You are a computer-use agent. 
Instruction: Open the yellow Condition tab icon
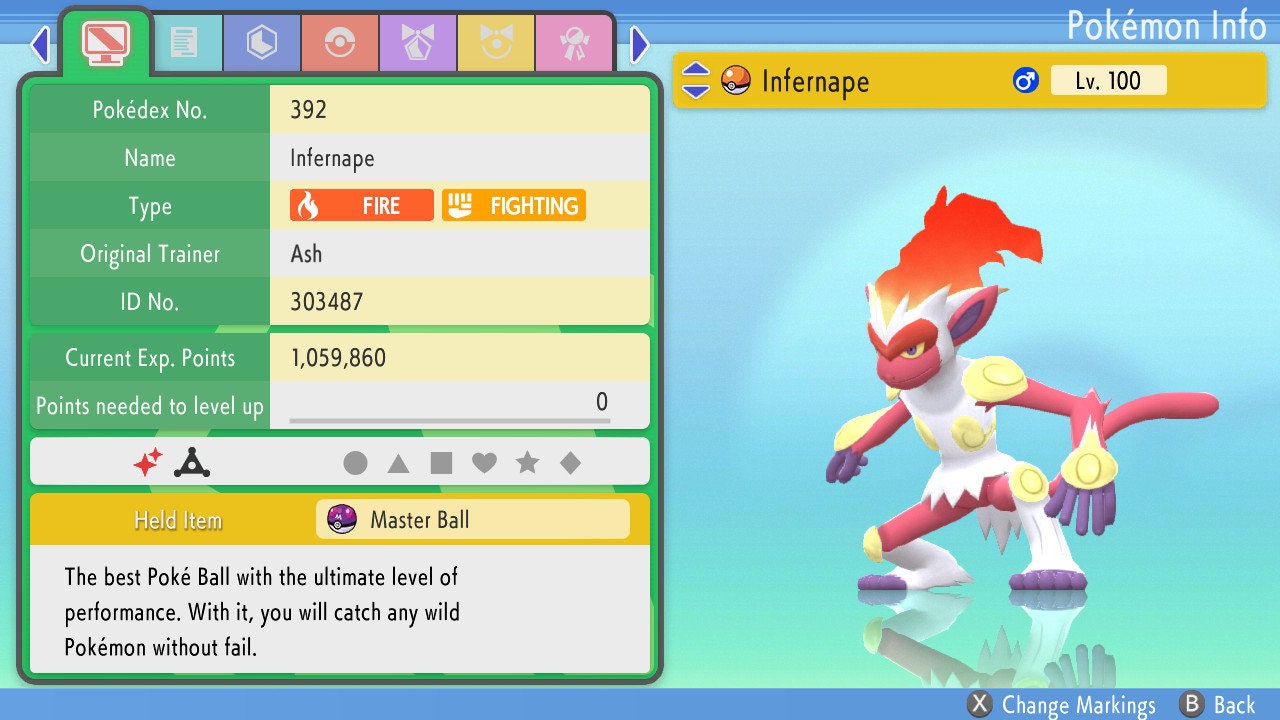tap(495, 42)
